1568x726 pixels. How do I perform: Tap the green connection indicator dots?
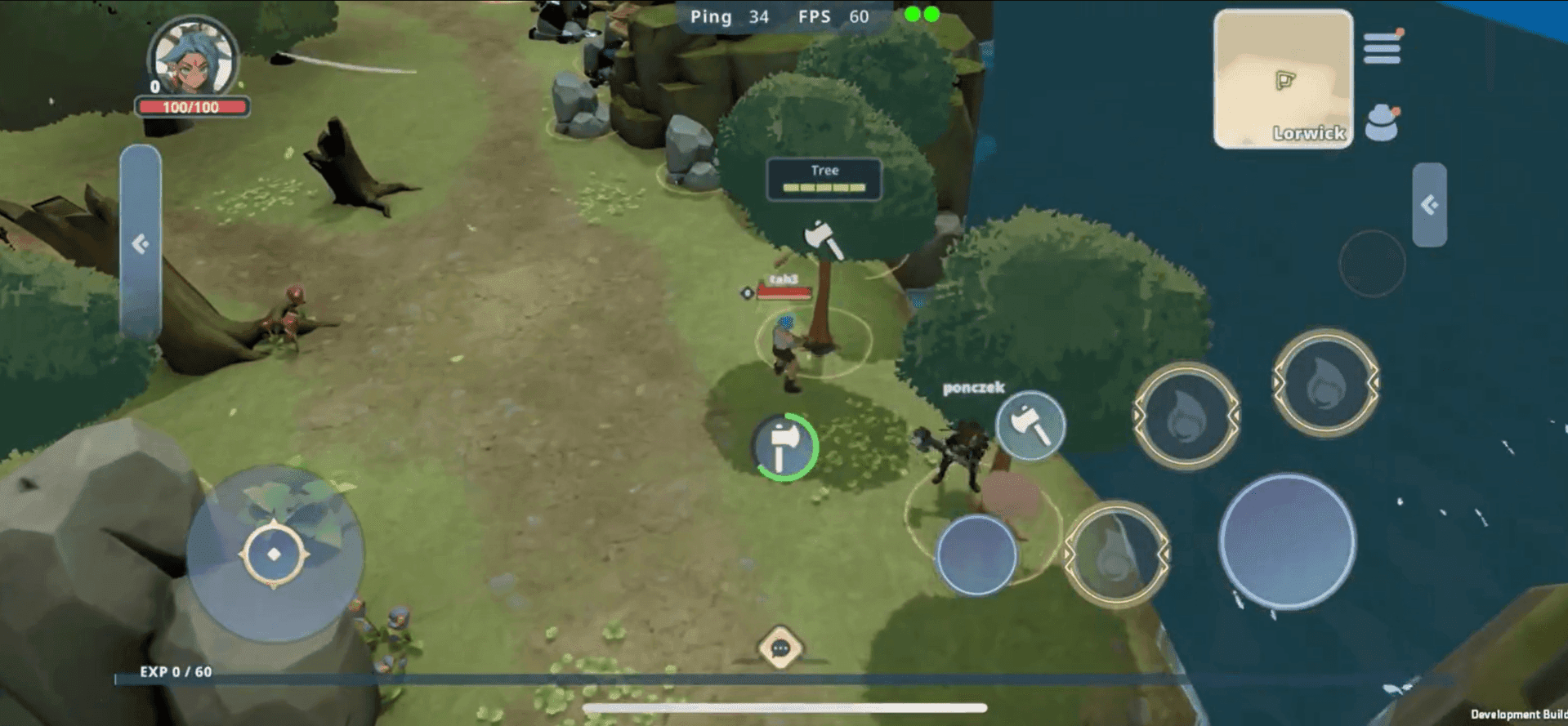[x=922, y=14]
